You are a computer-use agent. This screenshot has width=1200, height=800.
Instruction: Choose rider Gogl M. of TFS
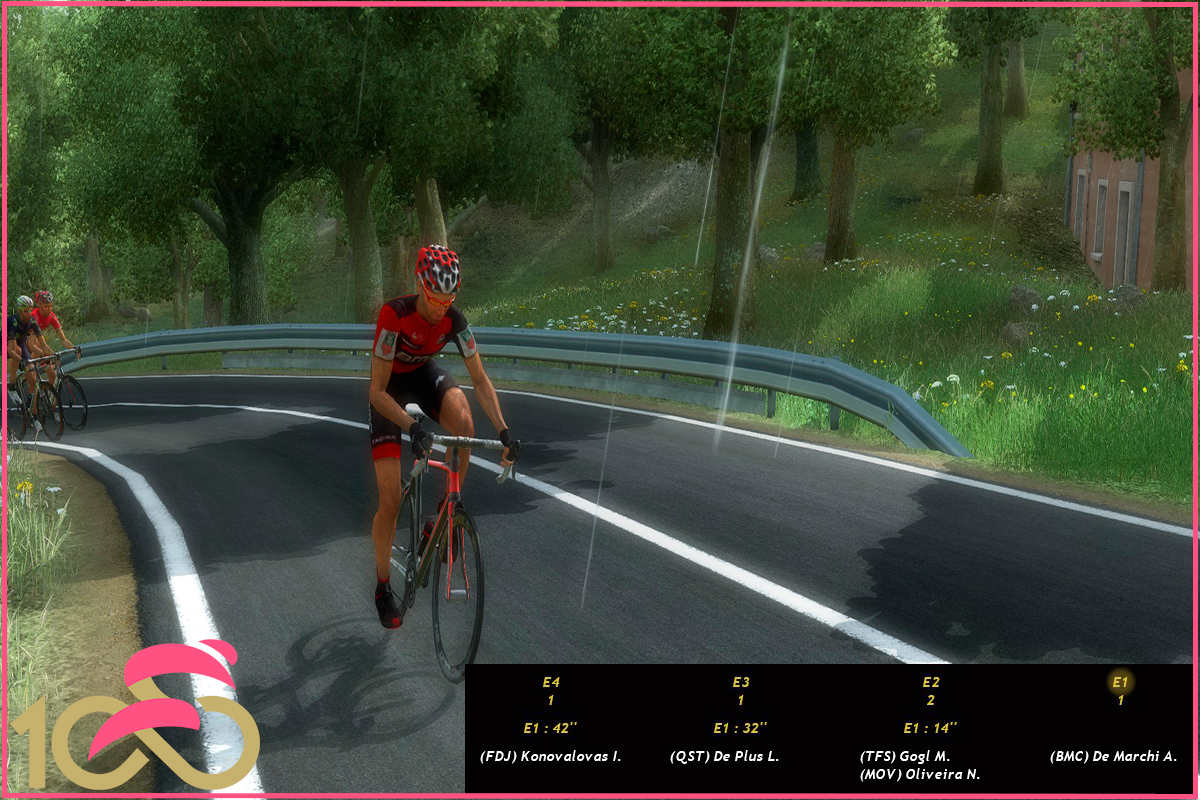point(905,757)
